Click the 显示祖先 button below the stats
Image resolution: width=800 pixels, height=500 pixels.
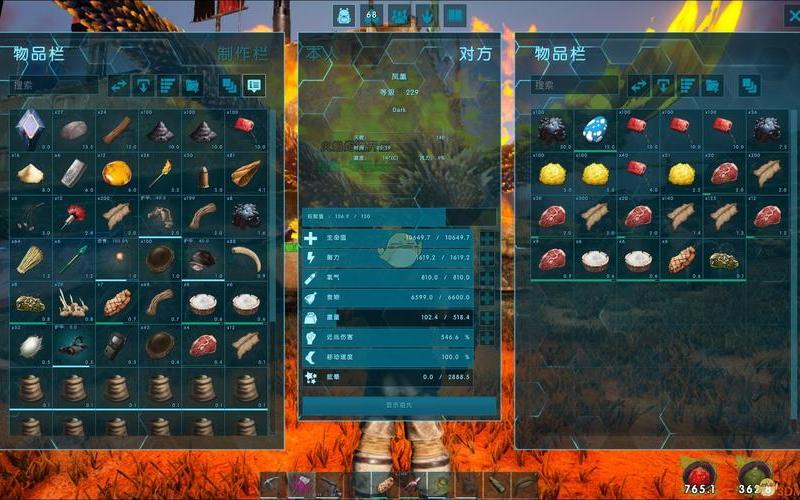point(399,405)
